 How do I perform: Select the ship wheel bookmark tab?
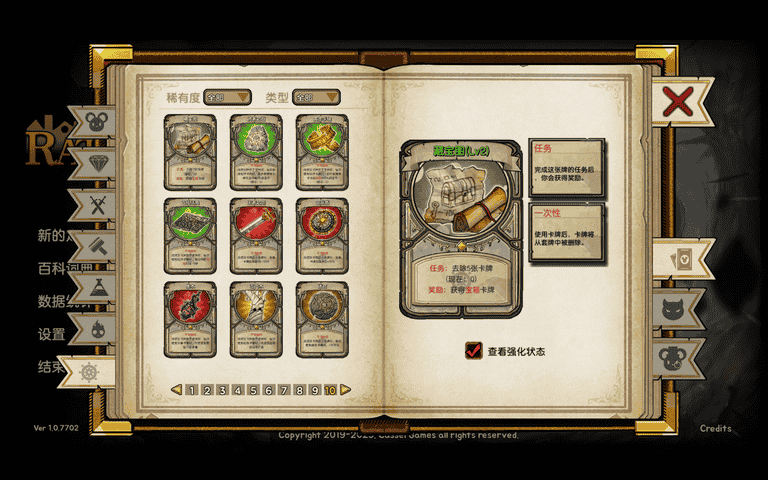88,371
